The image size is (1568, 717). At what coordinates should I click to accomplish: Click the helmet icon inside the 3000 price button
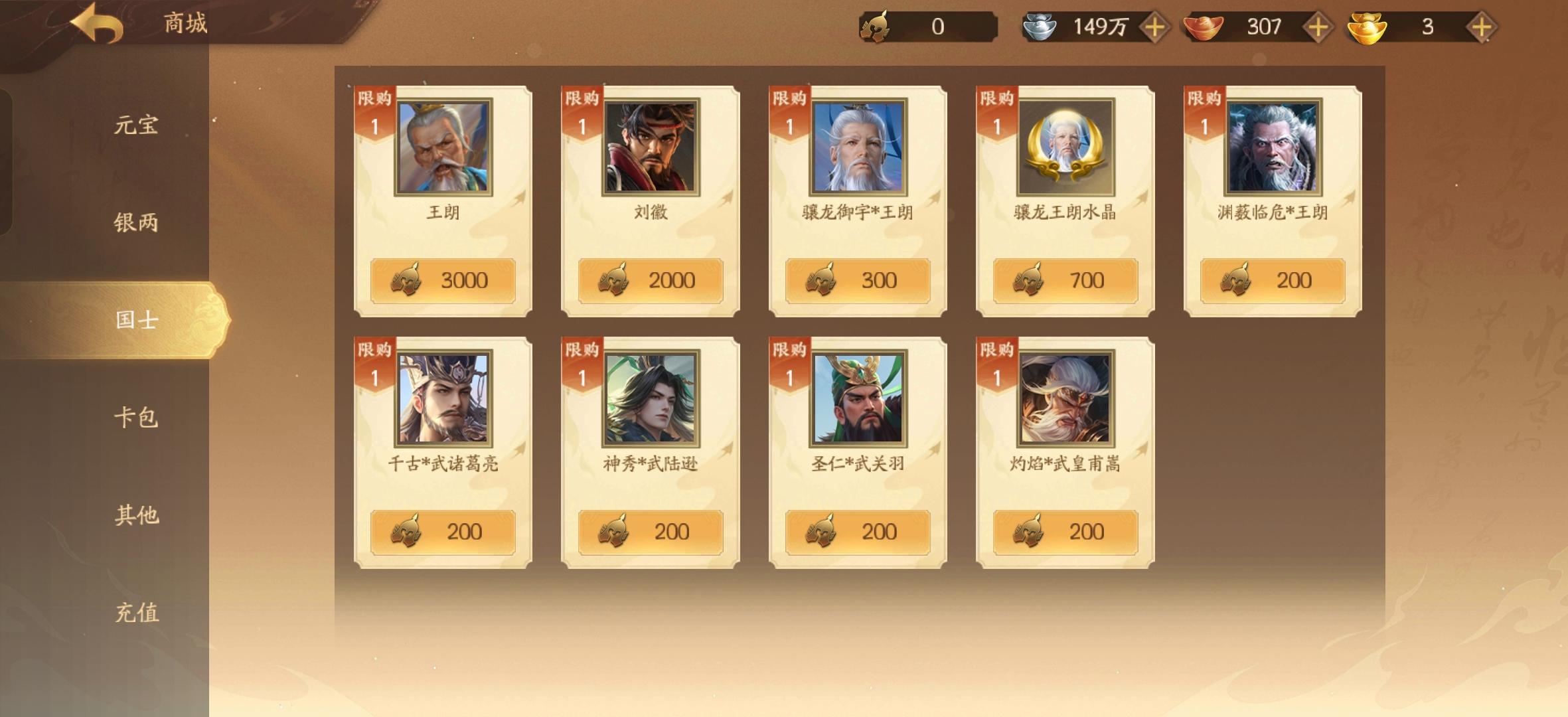[x=407, y=279]
